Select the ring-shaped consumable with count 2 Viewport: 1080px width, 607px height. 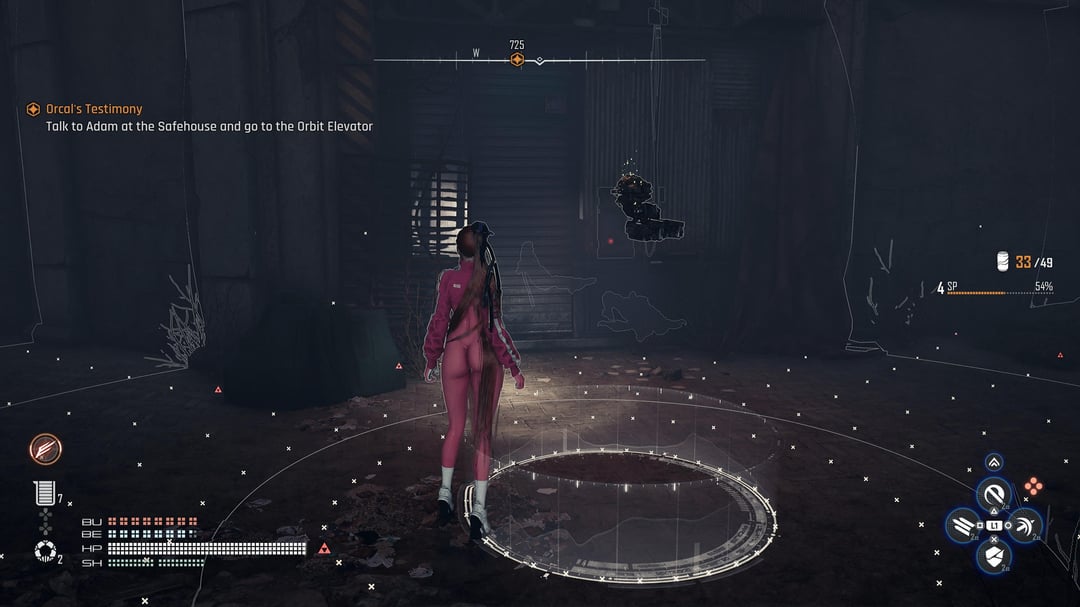(x=44, y=551)
